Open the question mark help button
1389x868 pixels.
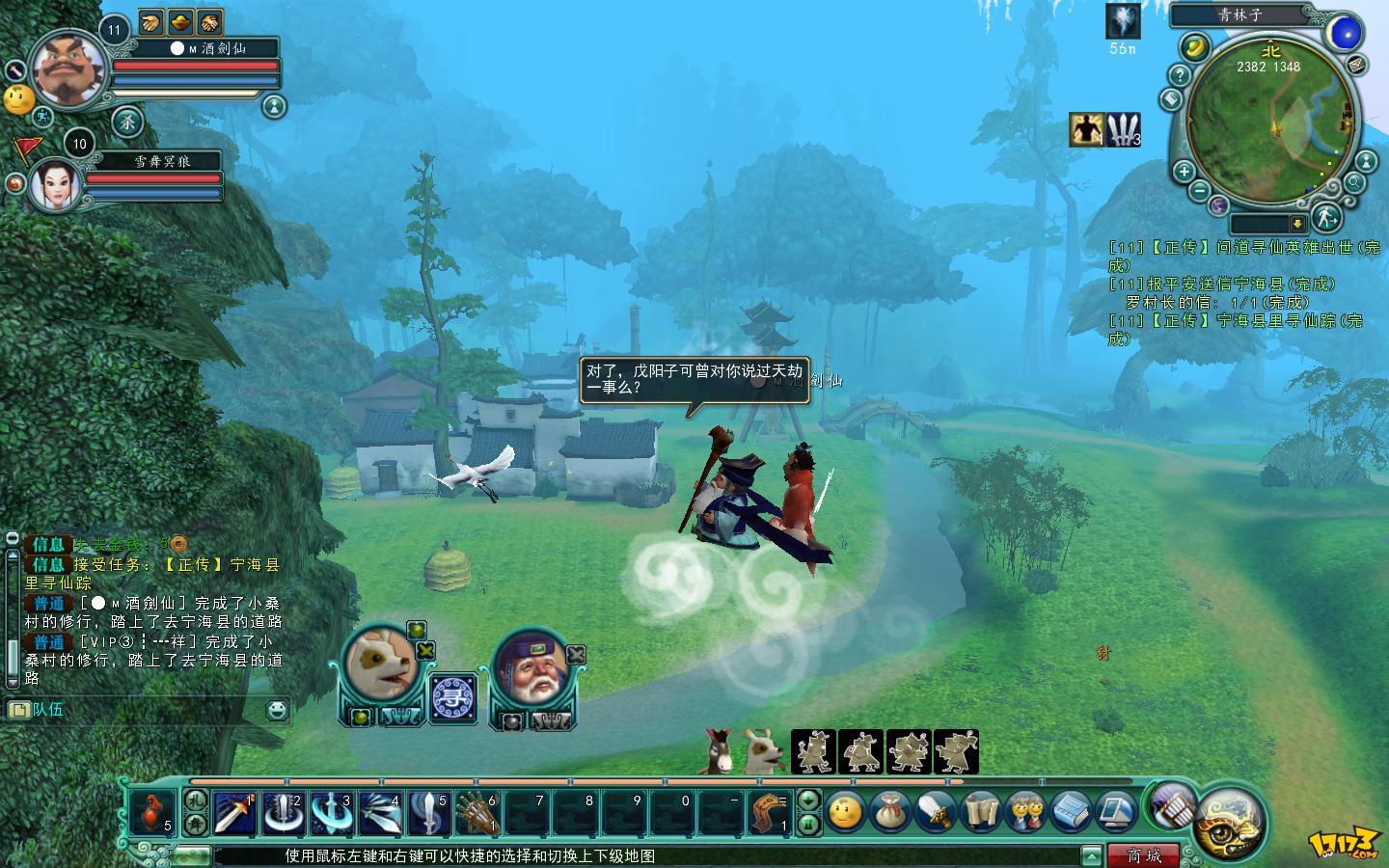pos(1179,74)
